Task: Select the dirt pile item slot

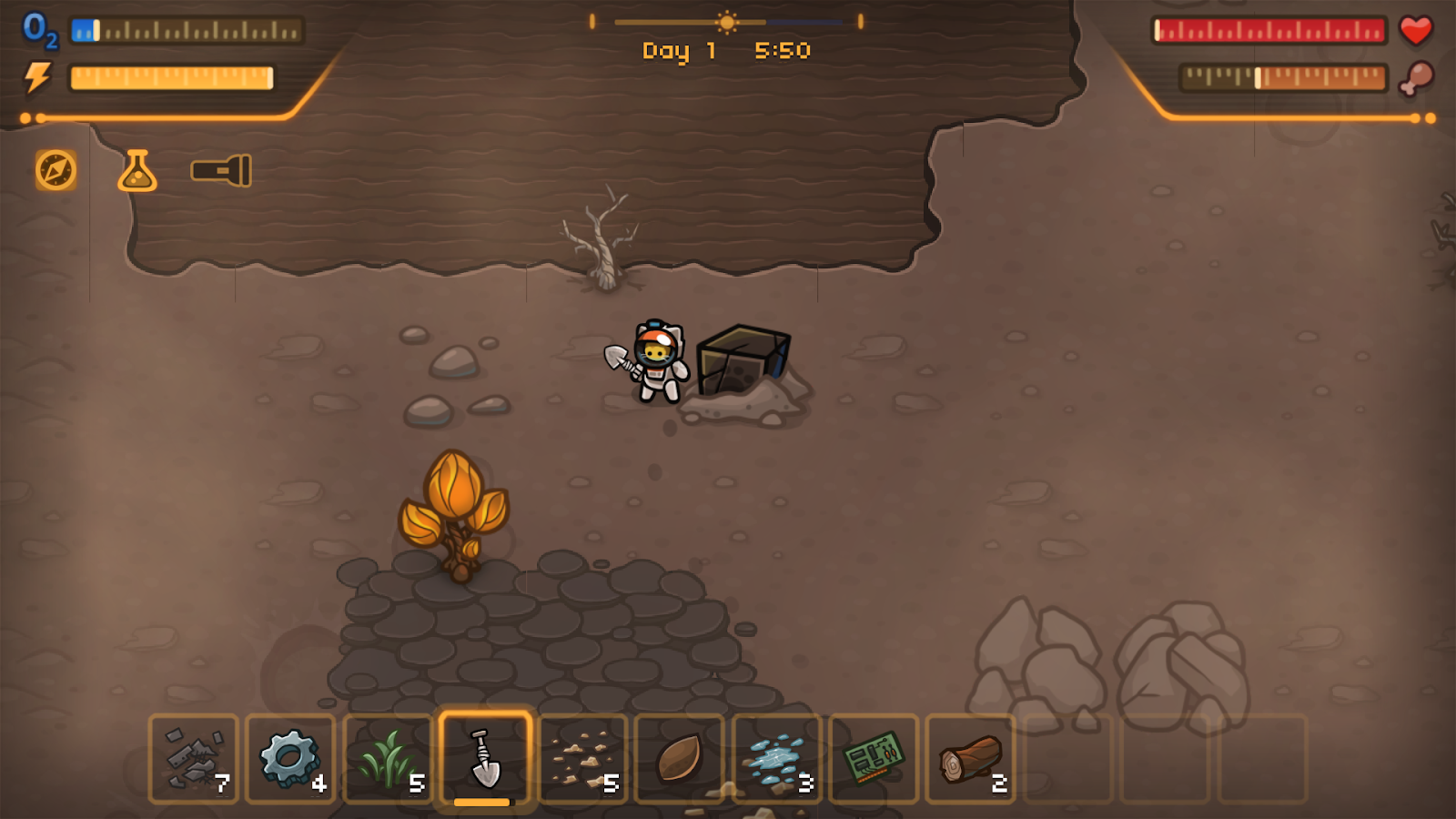Action: (x=581, y=760)
